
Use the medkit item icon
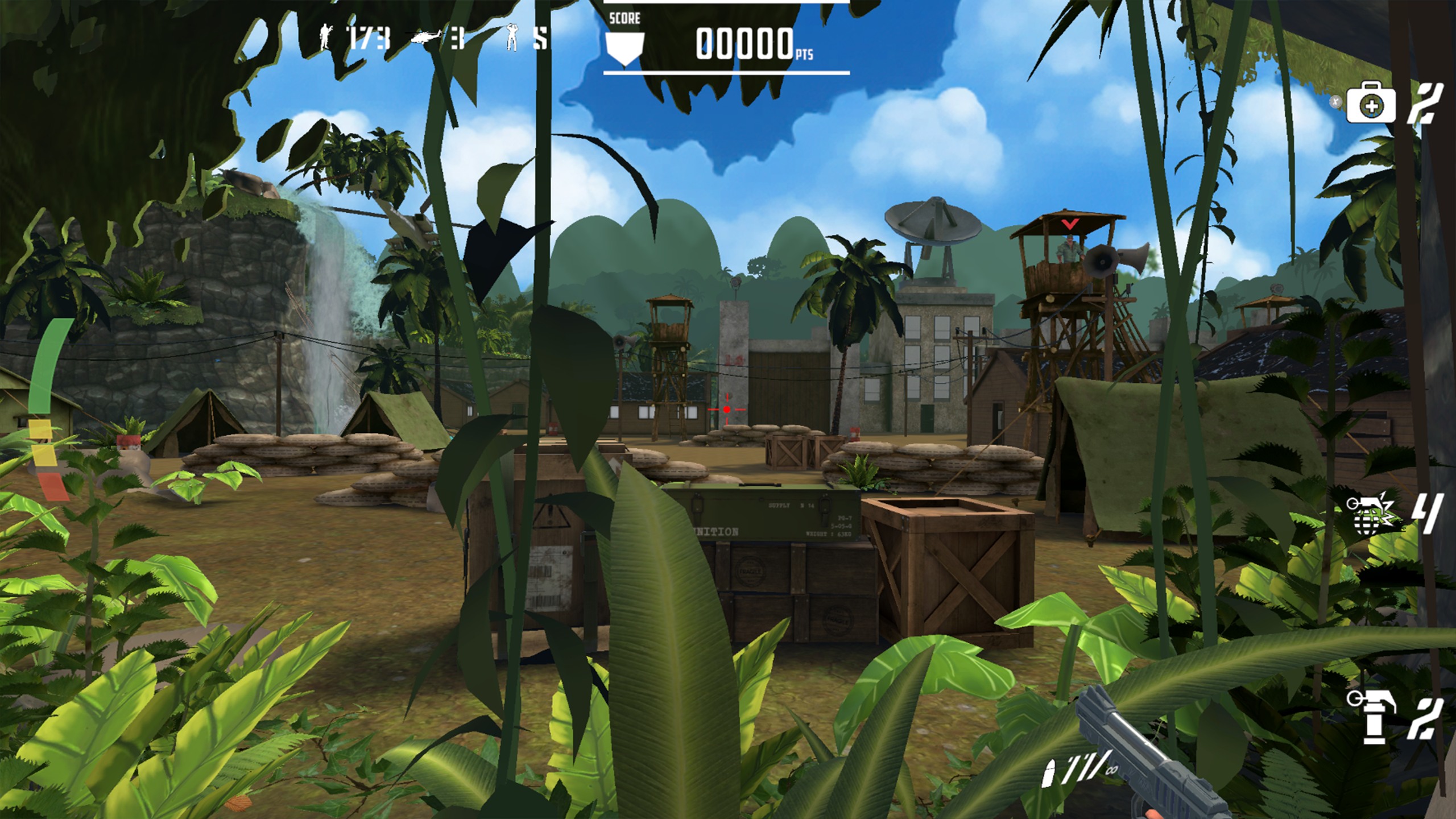1370,103
